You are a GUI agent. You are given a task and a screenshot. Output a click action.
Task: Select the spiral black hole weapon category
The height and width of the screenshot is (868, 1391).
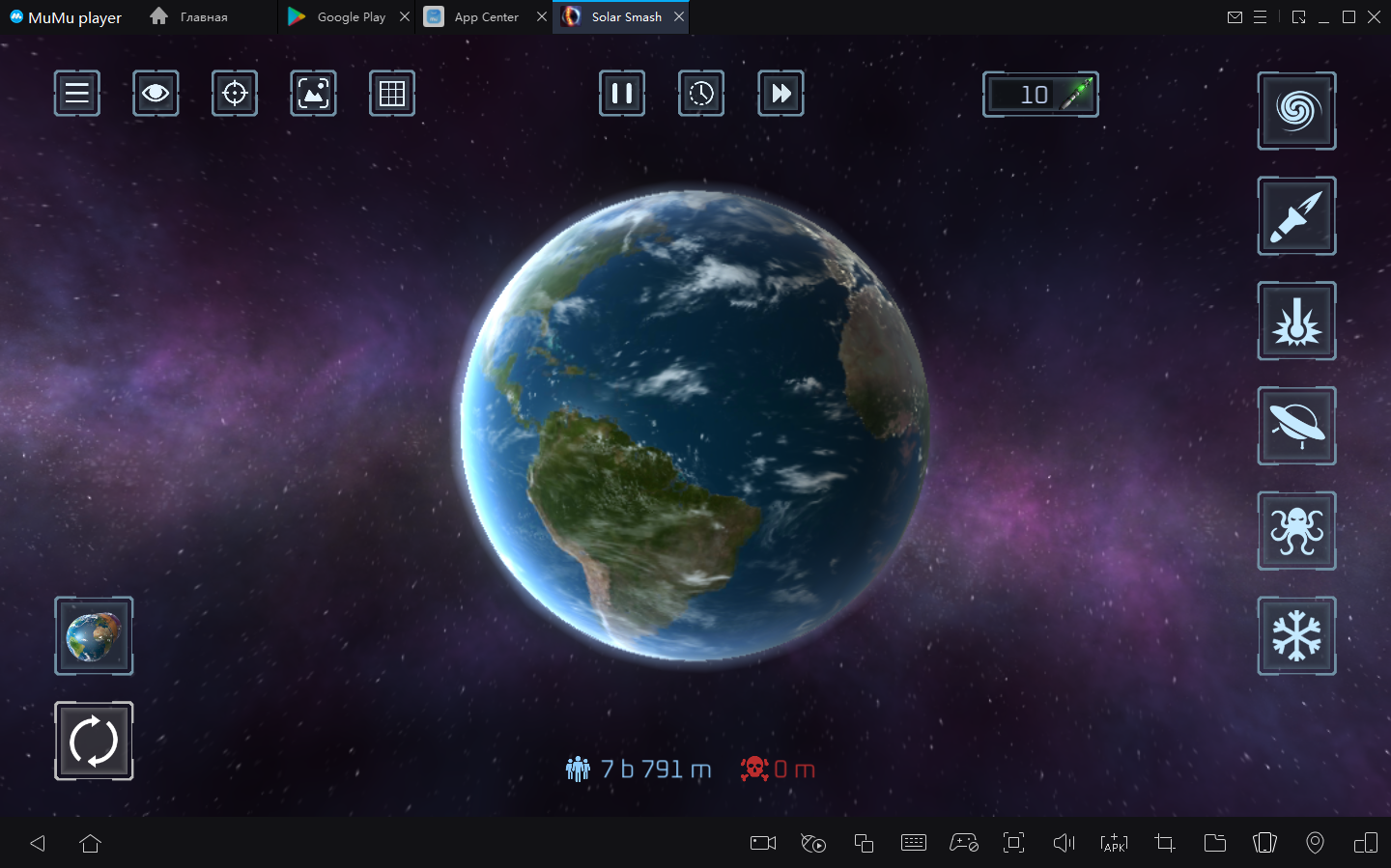coord(1296,111)
